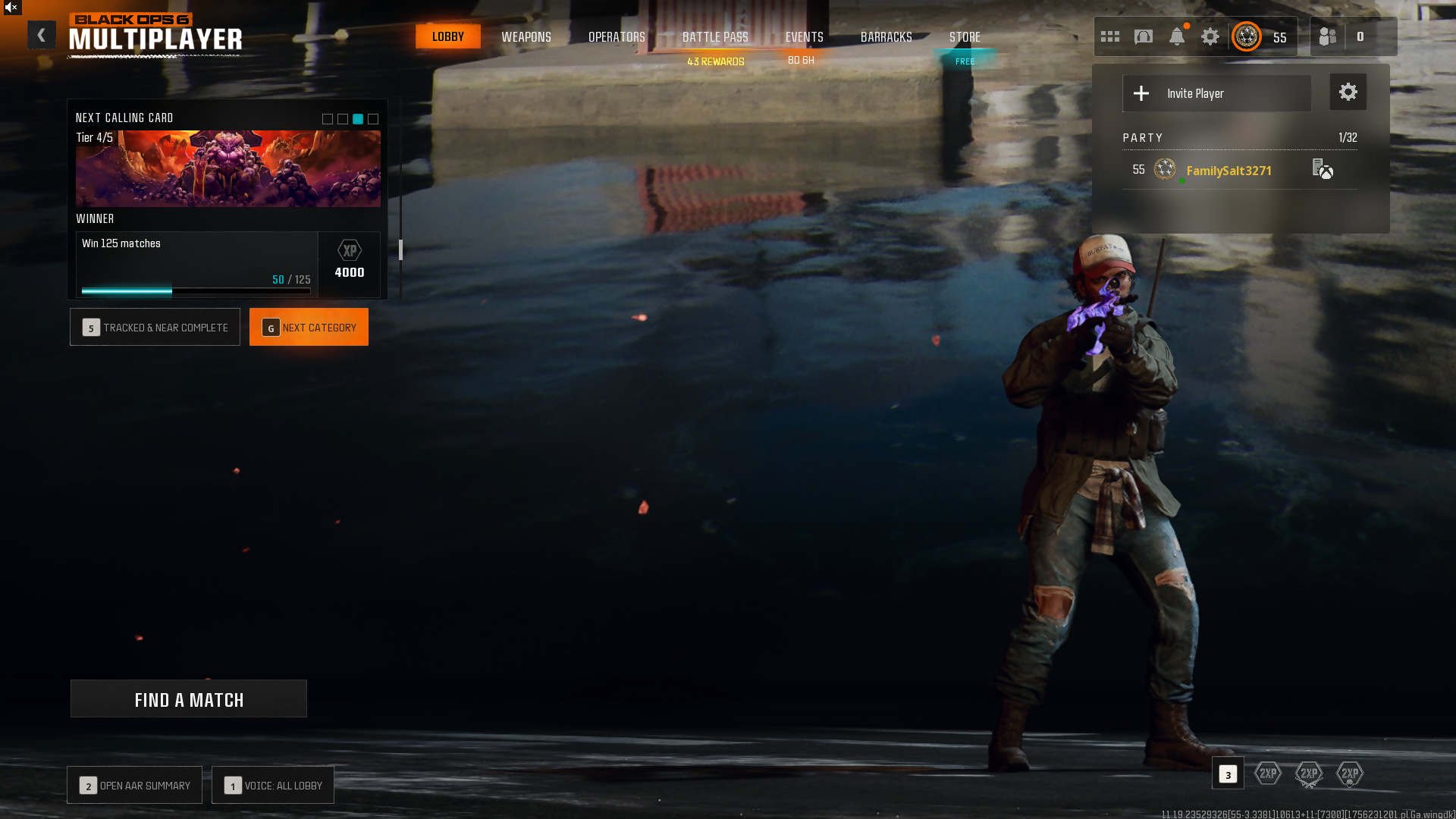This screenshot has width=1456, height=819.
Task: Click the back arrow button
Action: [42, 35]
